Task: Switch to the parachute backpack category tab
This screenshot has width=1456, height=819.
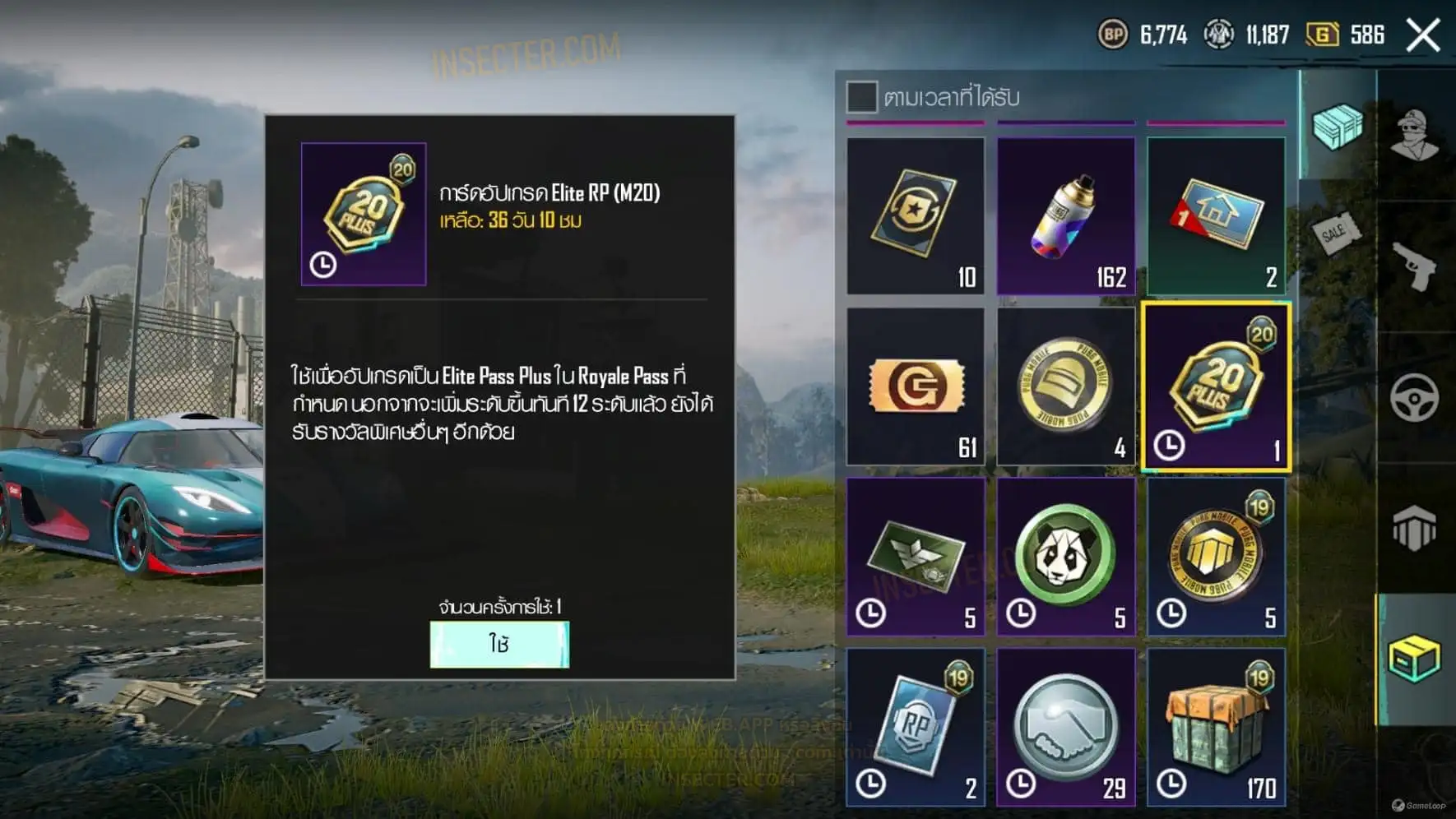Action: (1415, 529)
